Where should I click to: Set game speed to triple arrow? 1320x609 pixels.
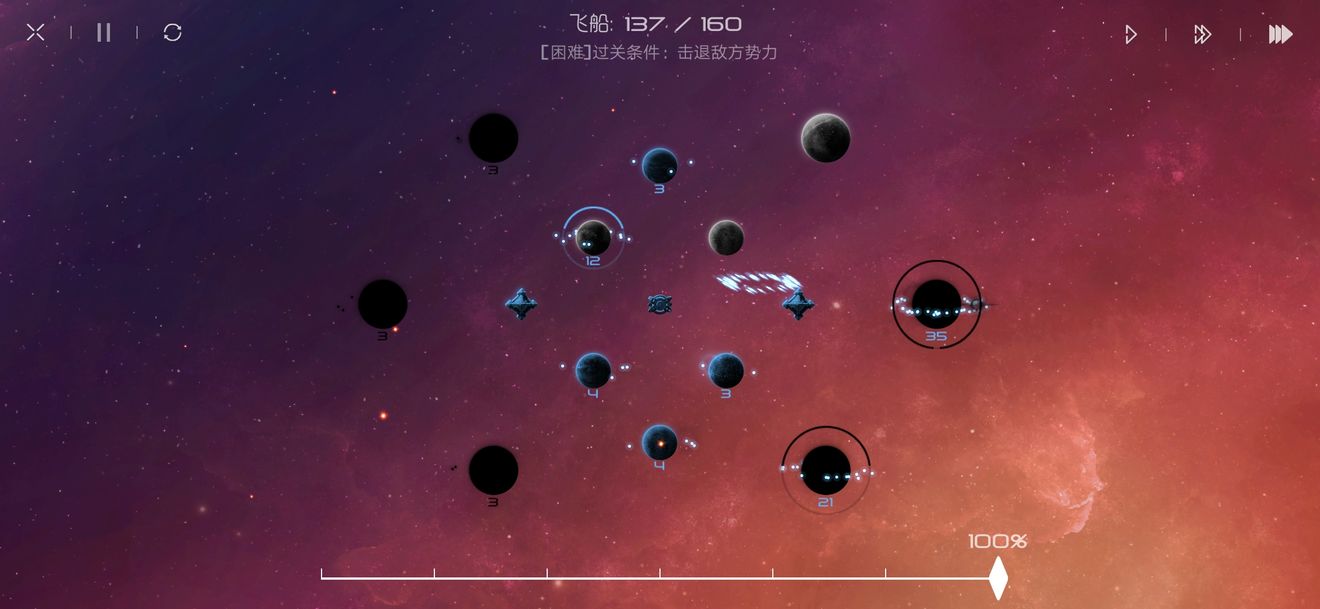point(1280,35)
